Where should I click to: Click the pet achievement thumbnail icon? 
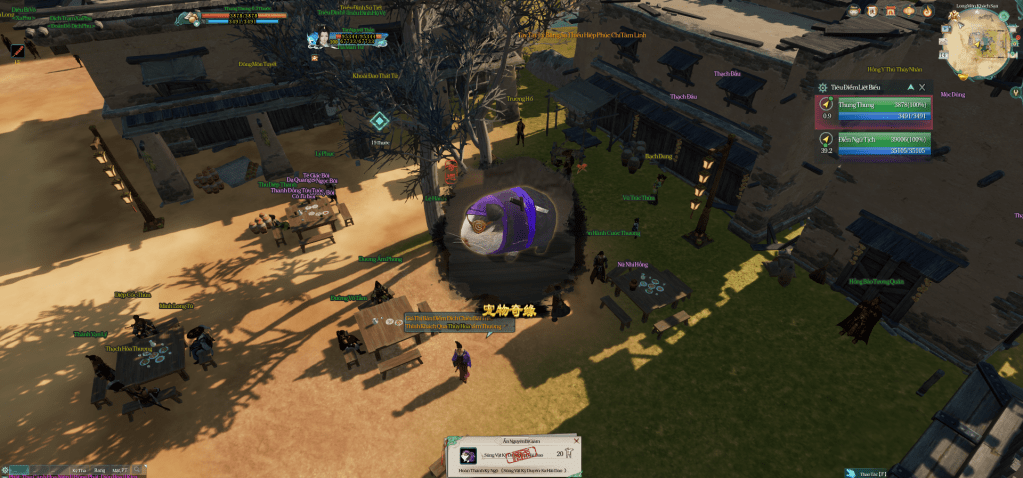click(x=467, y=455)
